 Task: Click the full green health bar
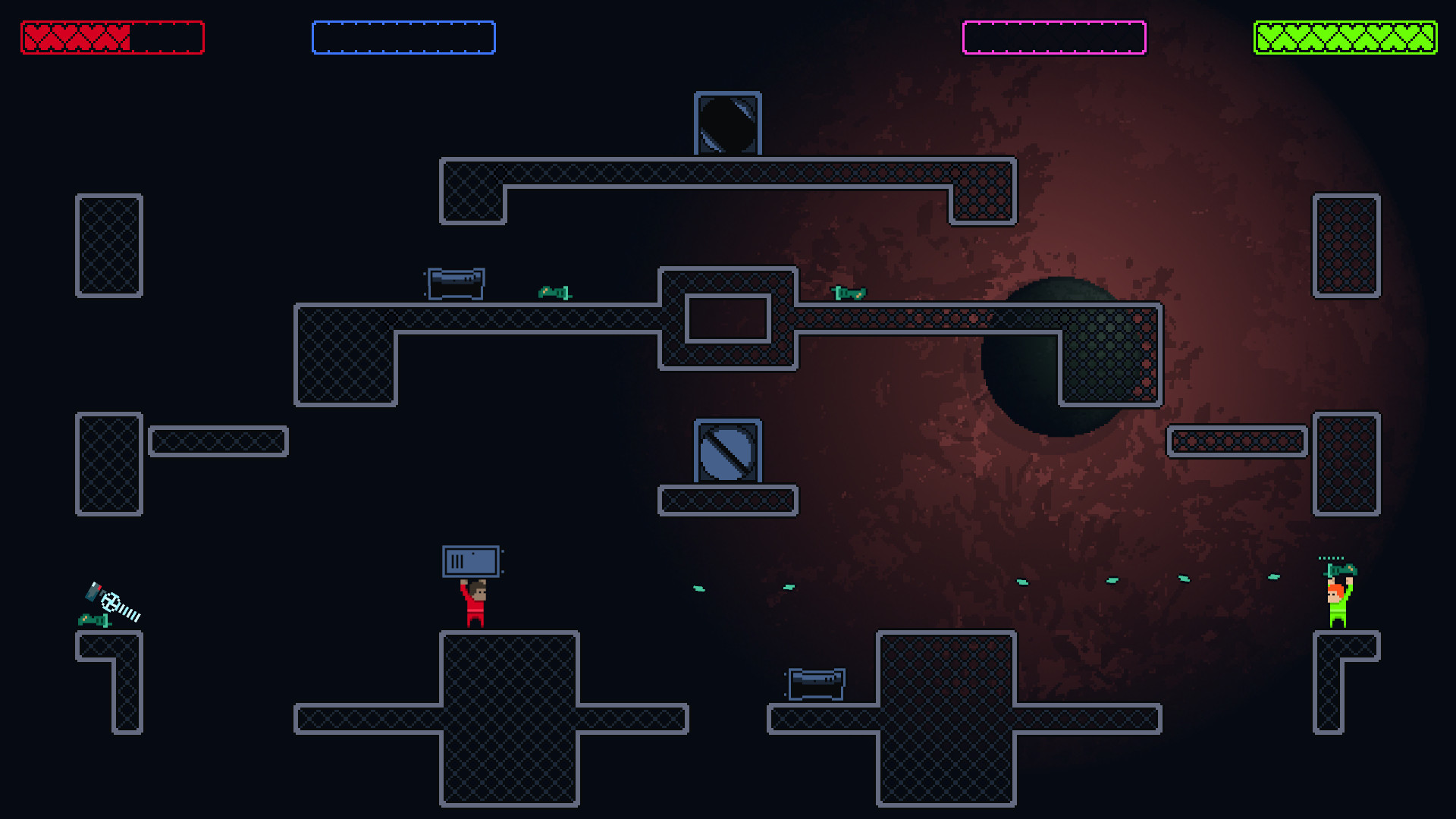click(1345, 36)
